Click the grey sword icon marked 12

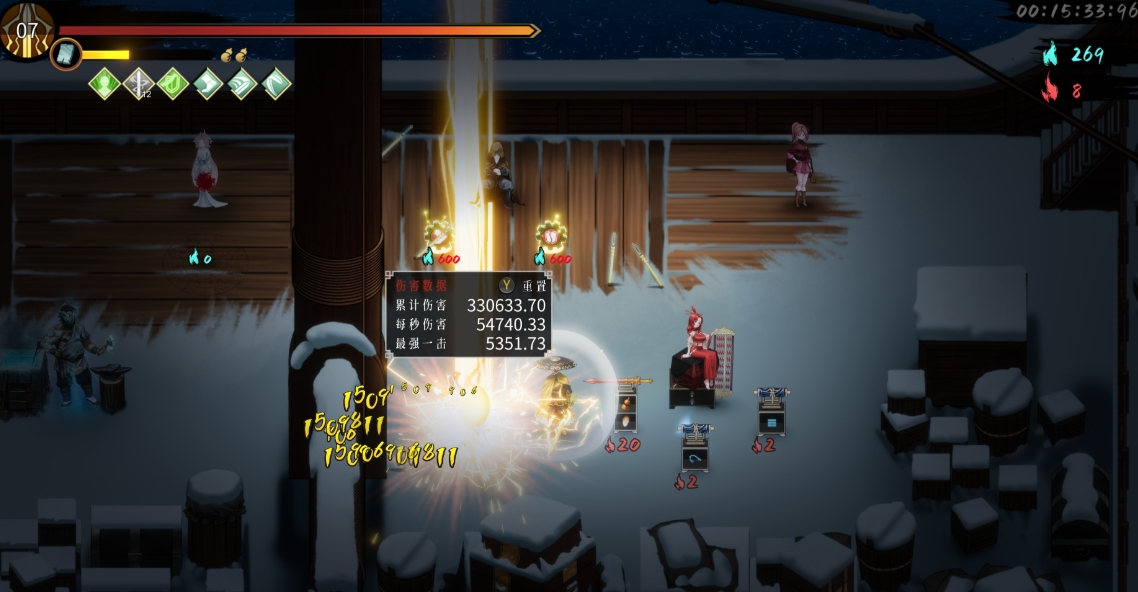click(138, 83)
